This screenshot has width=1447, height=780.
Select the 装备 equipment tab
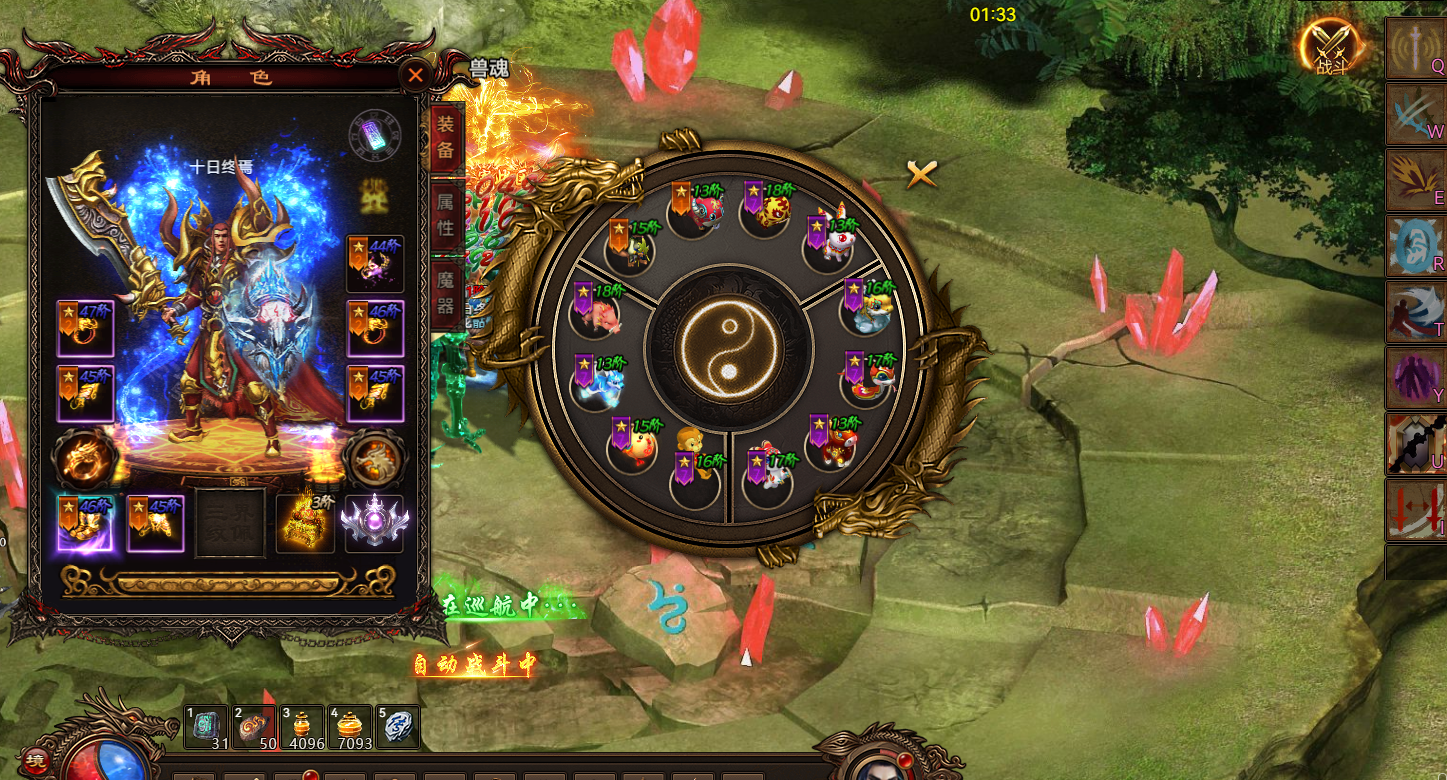tap(445, 139)
